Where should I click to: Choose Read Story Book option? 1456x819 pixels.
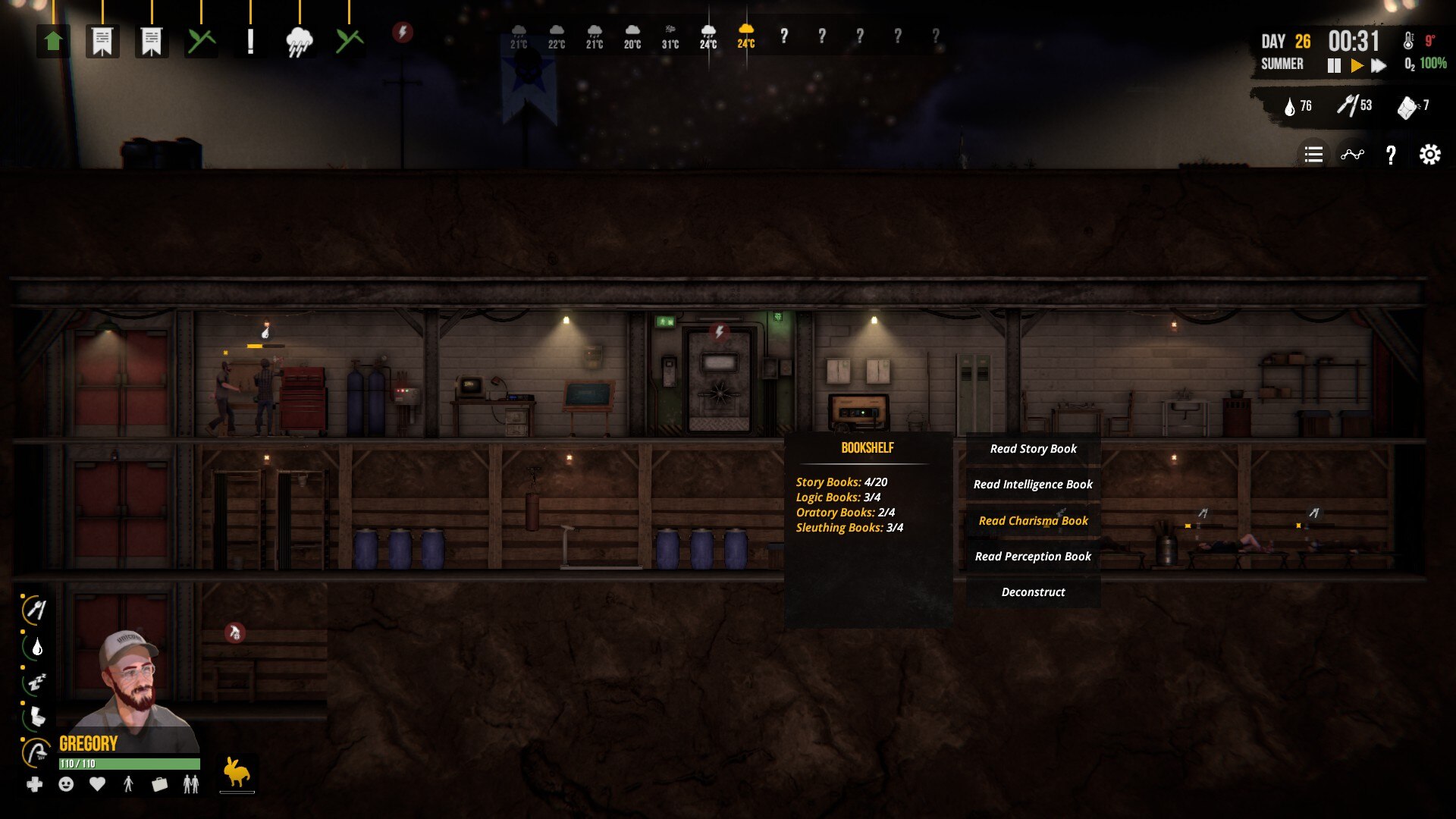click(1033, 449)
